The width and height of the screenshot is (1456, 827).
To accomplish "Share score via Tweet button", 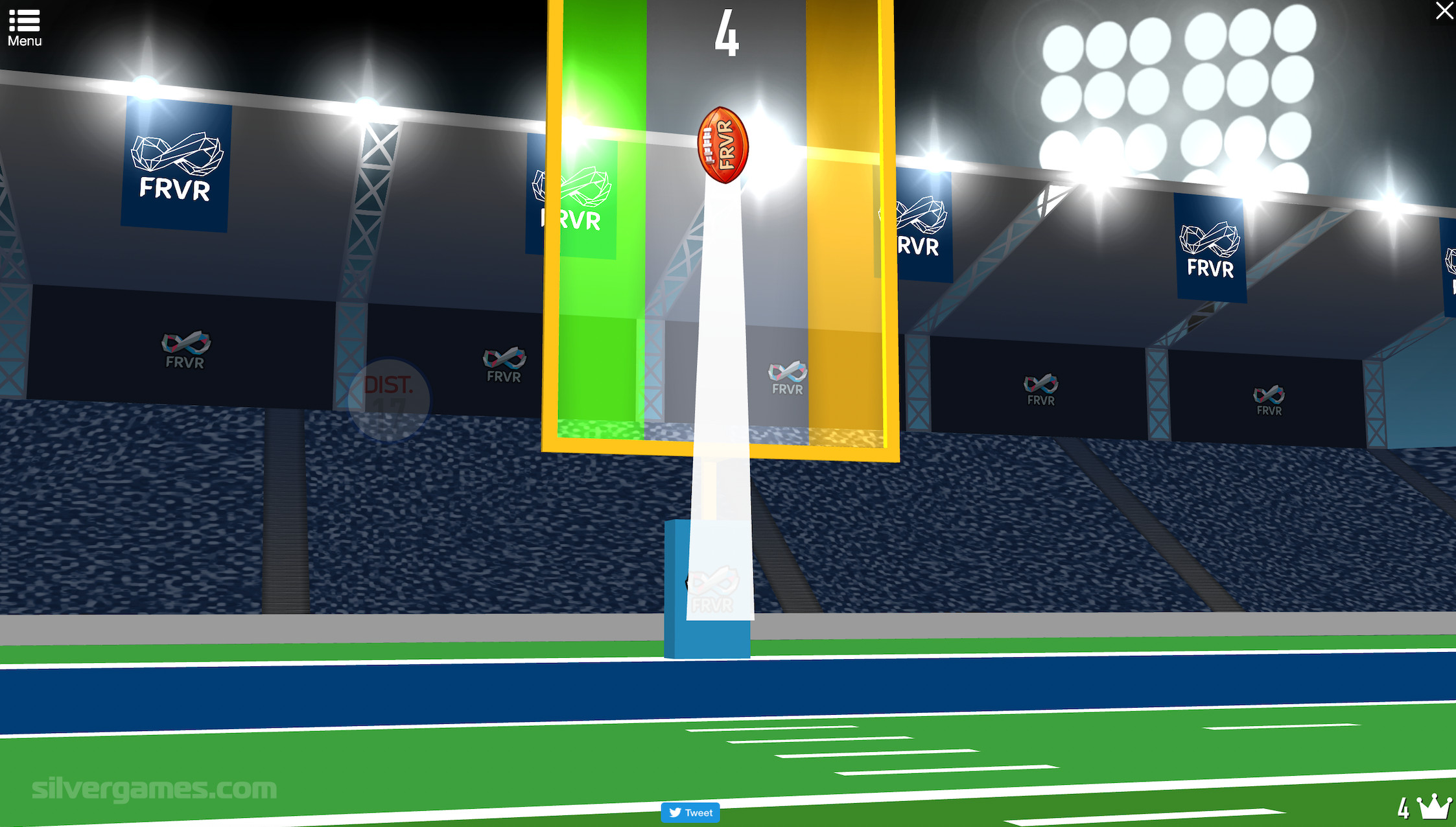I will point(690,812).
